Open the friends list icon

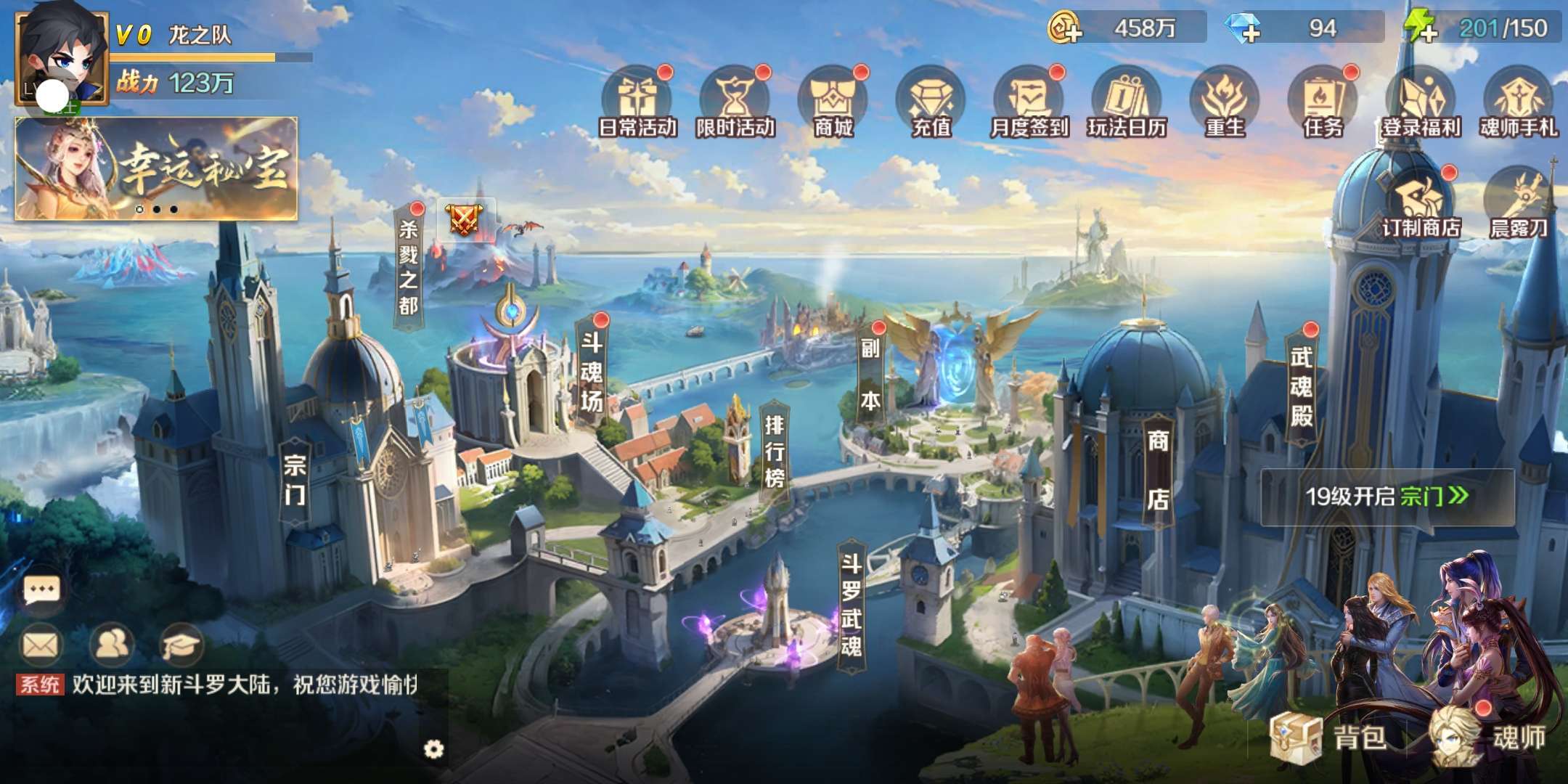click(111, 645)
